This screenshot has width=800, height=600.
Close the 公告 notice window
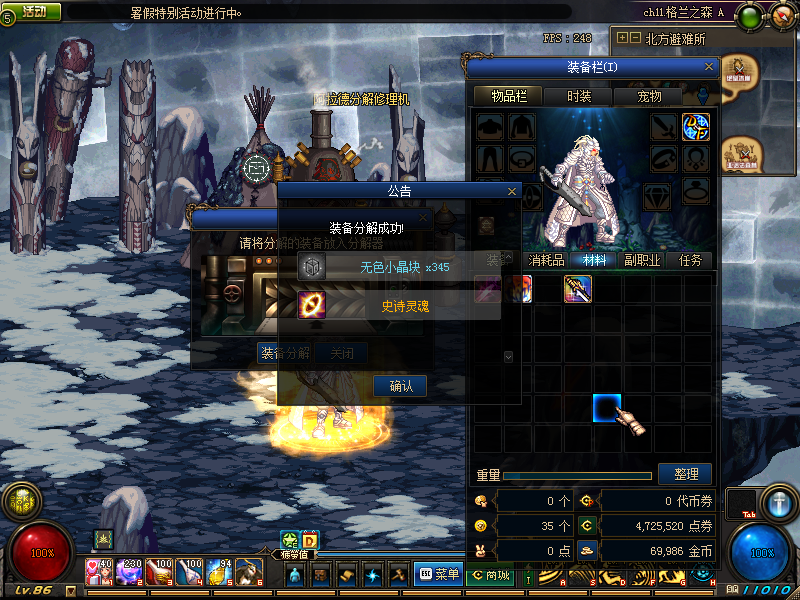point(512,190)
